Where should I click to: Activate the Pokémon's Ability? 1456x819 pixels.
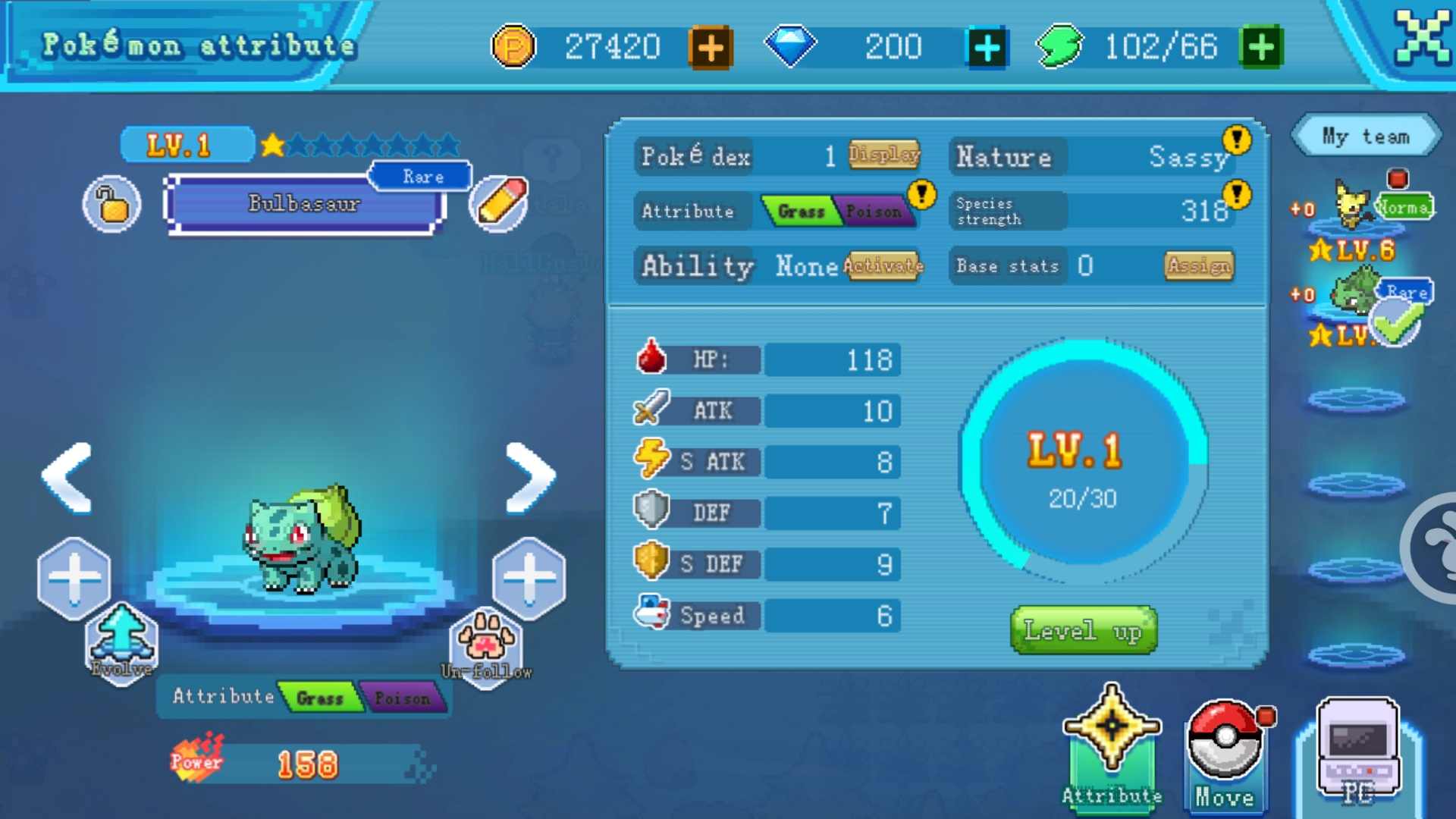(882, 266)
